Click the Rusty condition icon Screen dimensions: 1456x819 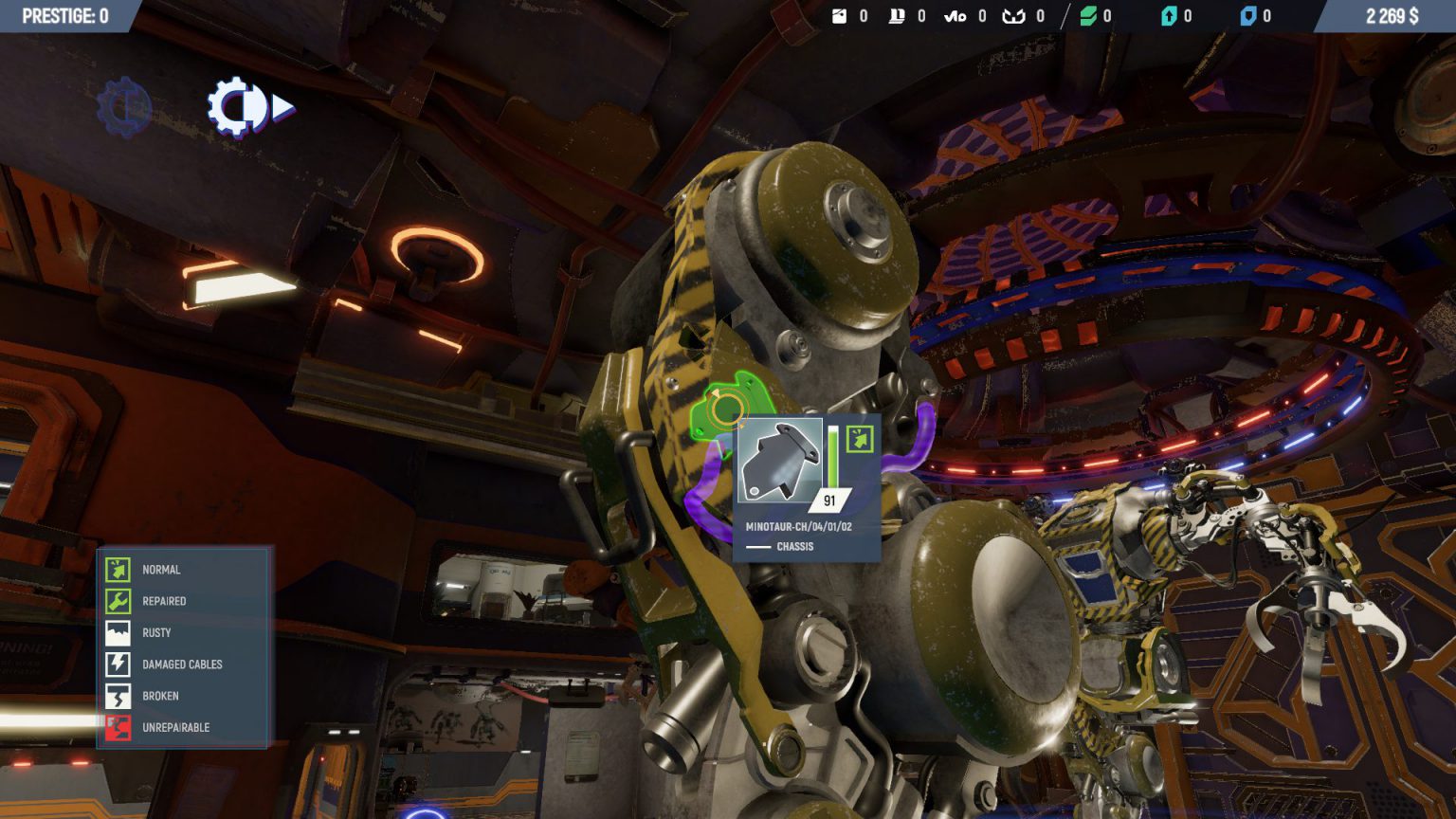click(x=118, y=632)
